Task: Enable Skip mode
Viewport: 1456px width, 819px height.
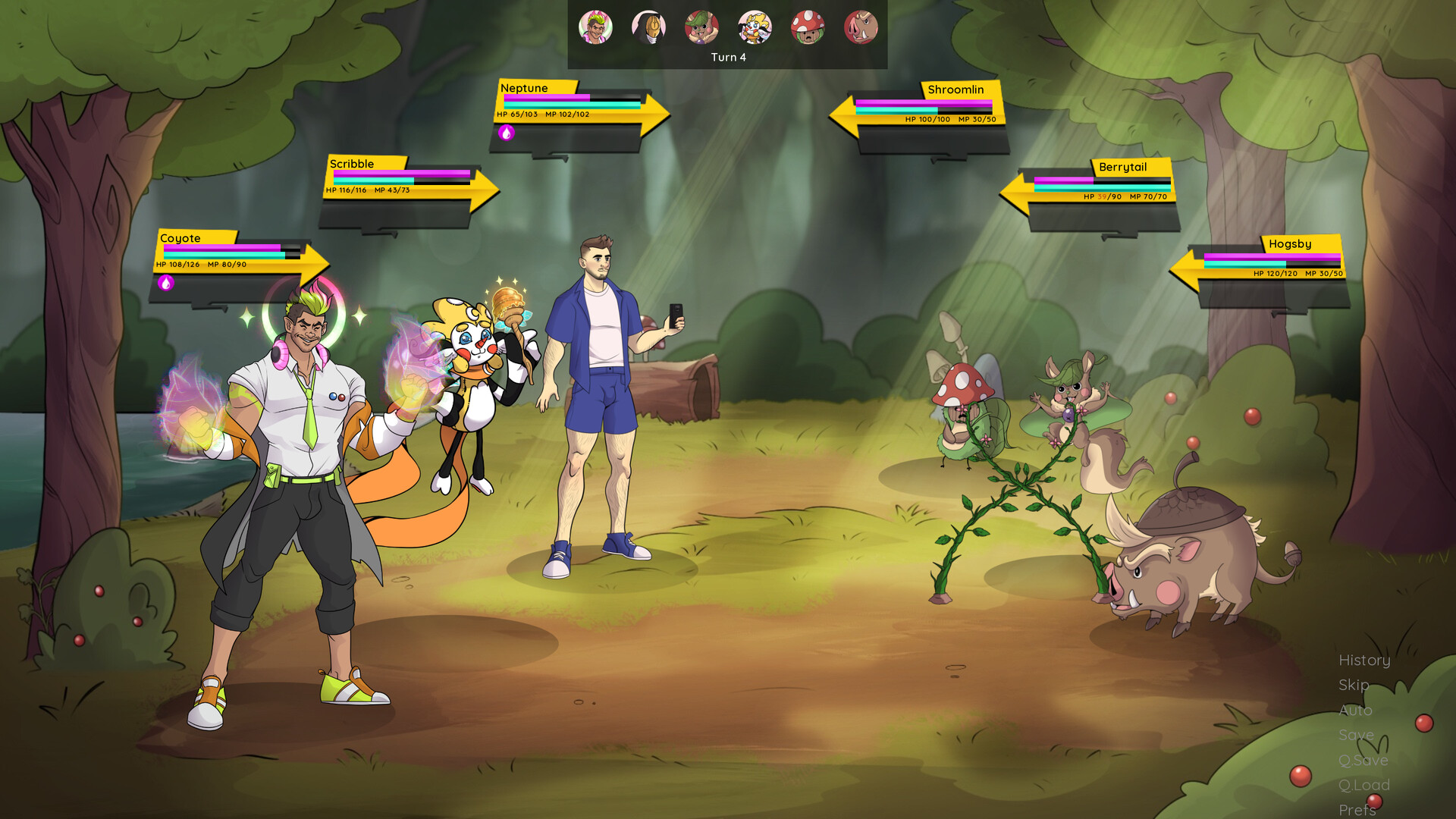Action: coord(1353,686)
